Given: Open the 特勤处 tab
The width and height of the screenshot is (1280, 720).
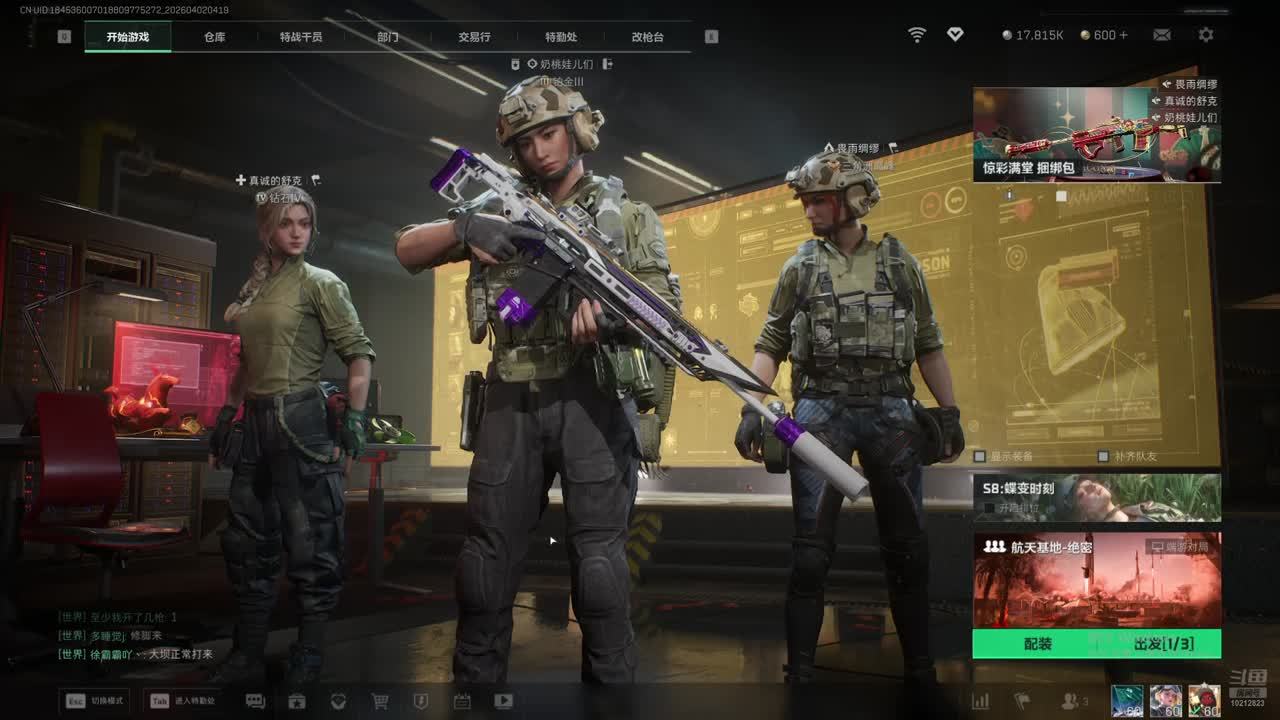Looking at the screenshot, I should pyautogui.click(x=561, y=37).
